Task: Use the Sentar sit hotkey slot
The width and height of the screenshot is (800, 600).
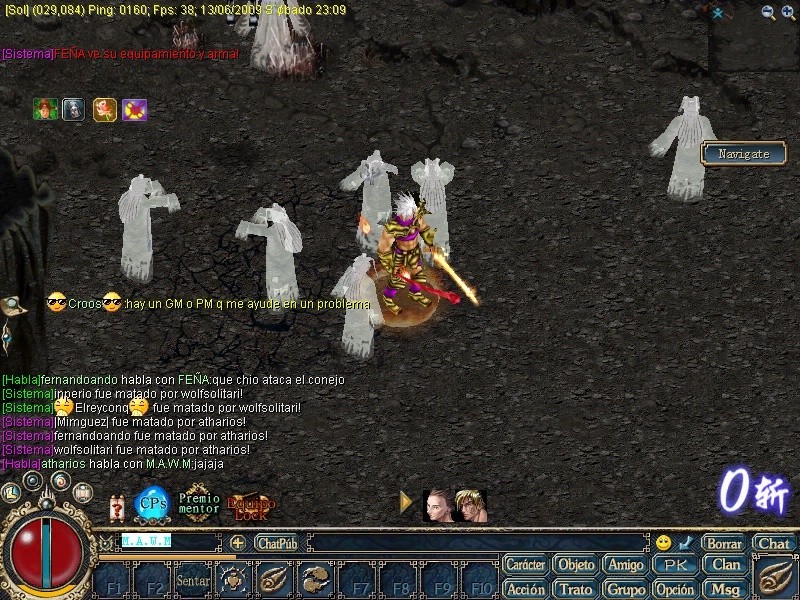Action: click(x=193, y=579)
